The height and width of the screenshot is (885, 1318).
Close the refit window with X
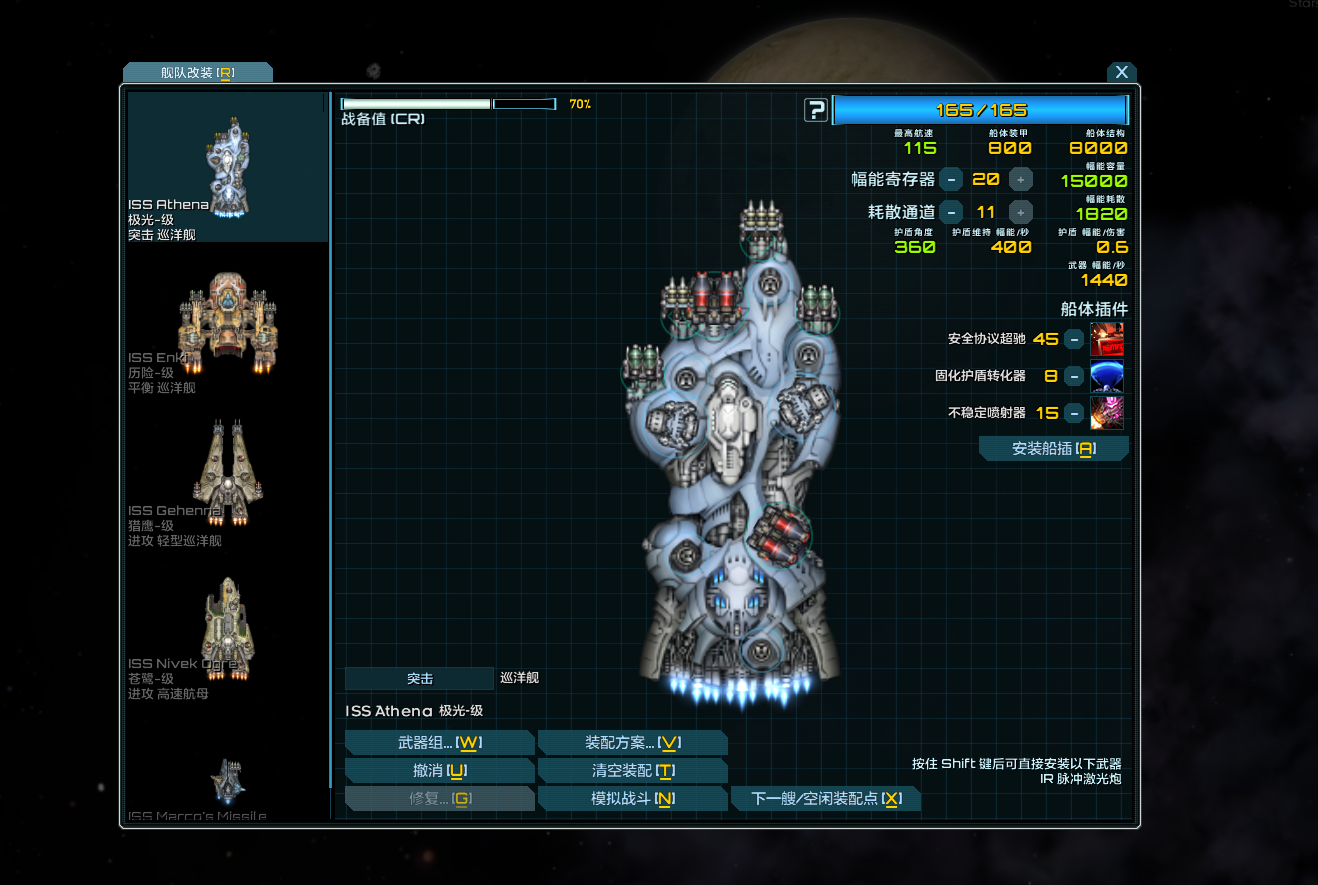tap(1122, 72)
